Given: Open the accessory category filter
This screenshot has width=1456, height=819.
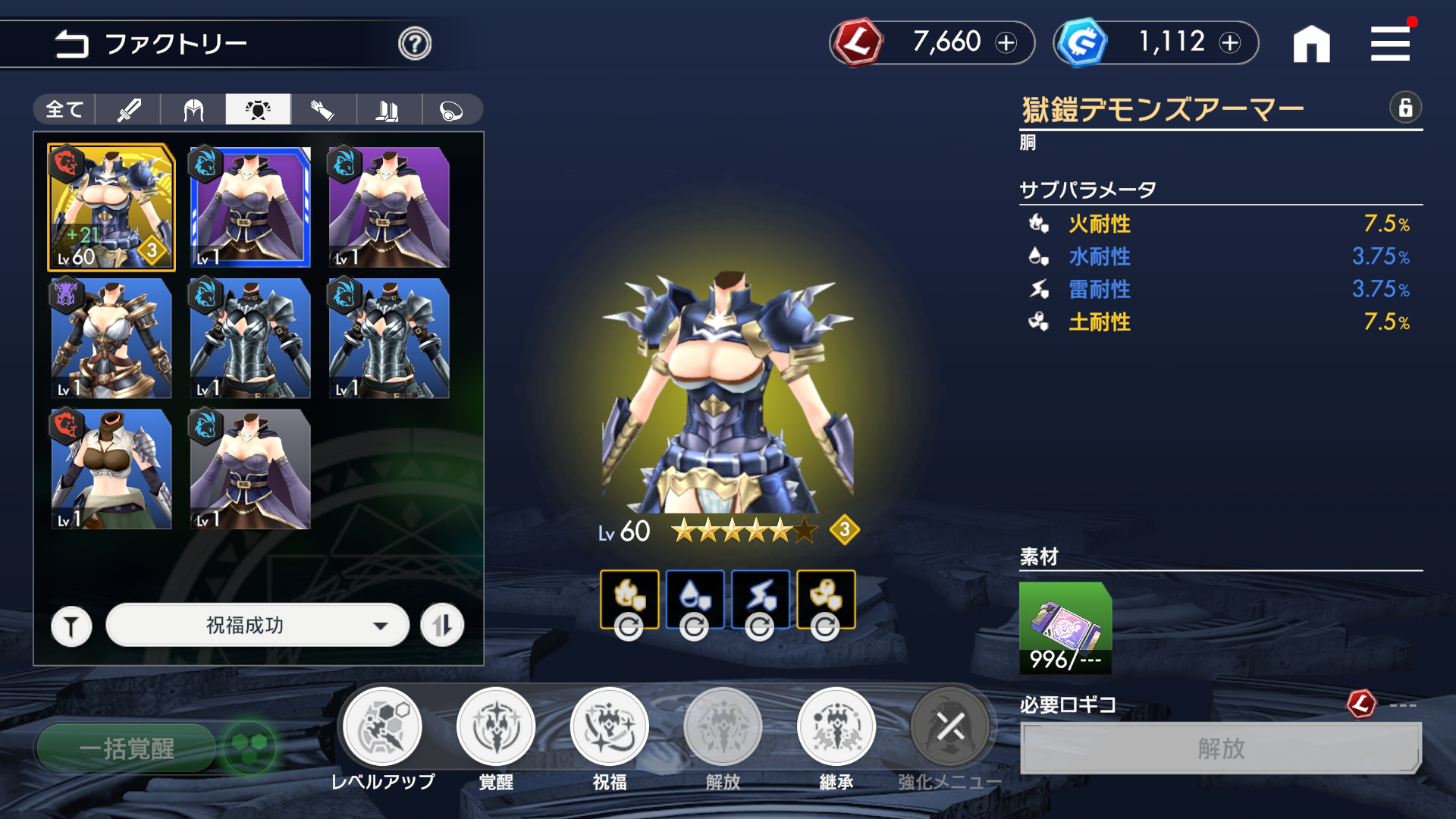Looking at the screenshot, I should (x=452, y=109).
